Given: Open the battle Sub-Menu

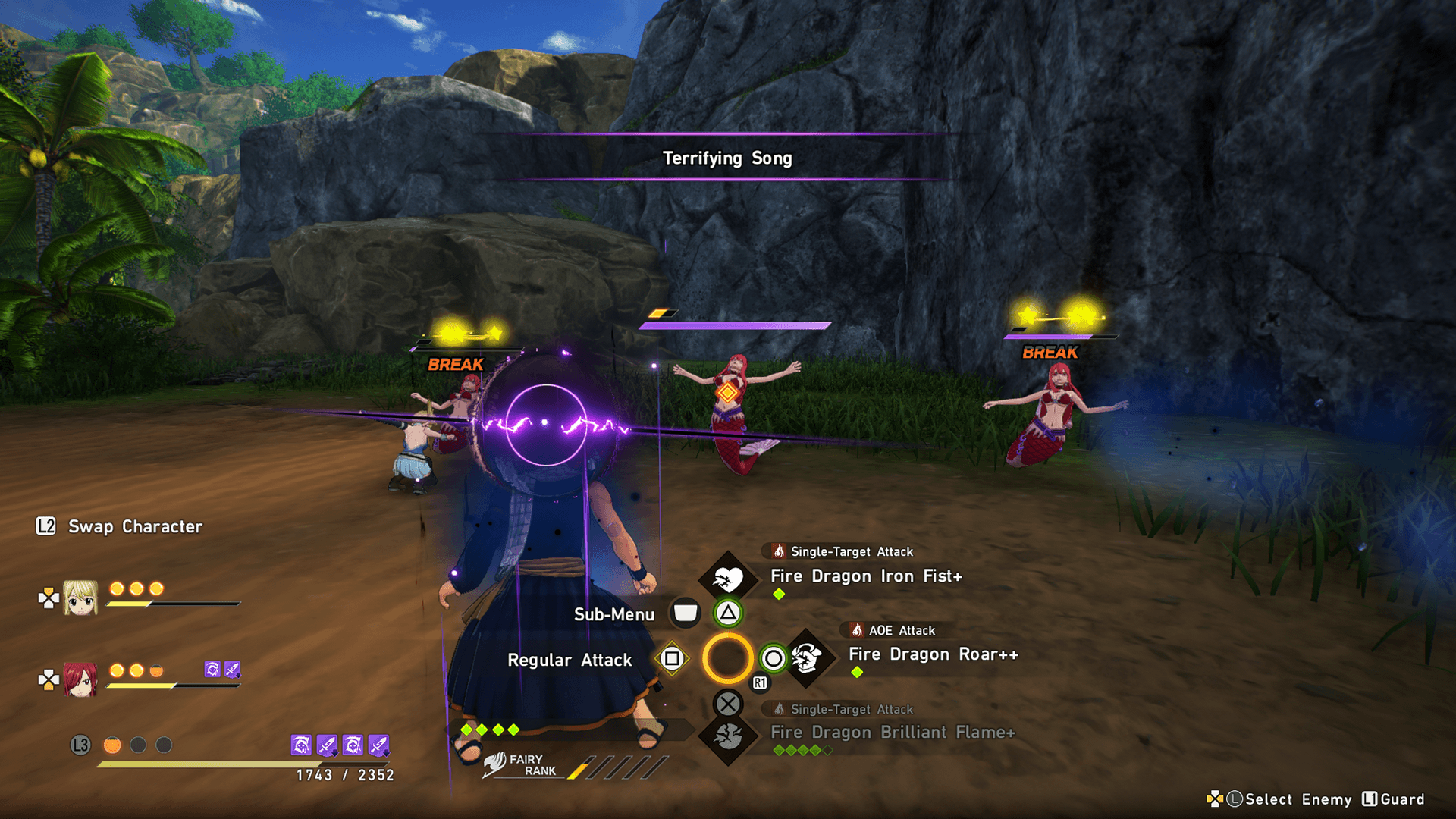Looking at the screenshot, I should tap(613, 614).
